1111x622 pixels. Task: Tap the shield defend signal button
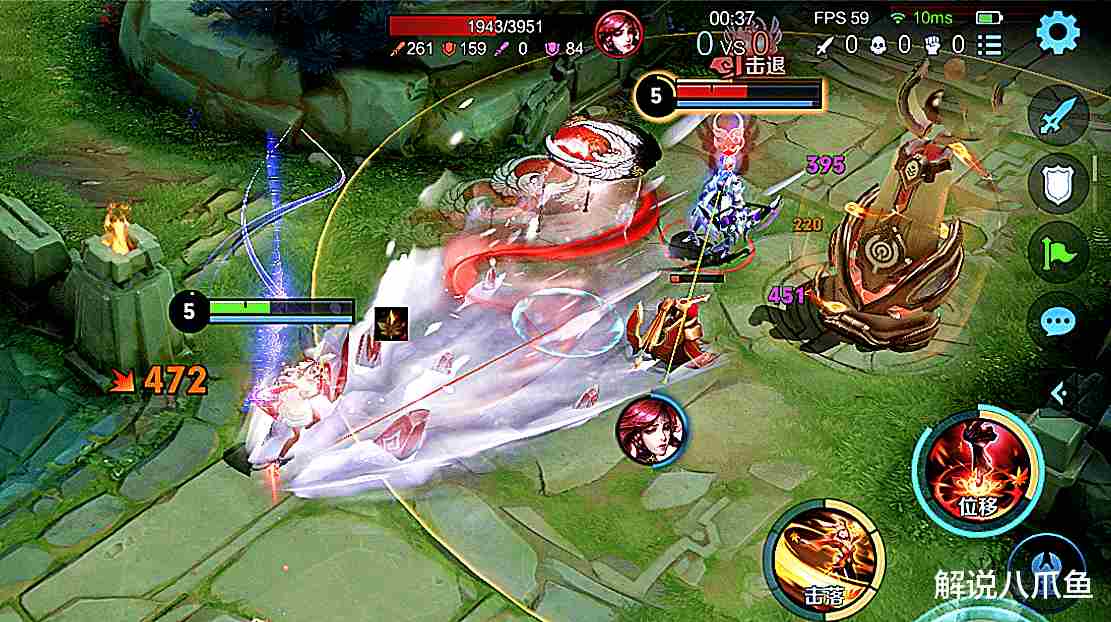coord(1058,184)
